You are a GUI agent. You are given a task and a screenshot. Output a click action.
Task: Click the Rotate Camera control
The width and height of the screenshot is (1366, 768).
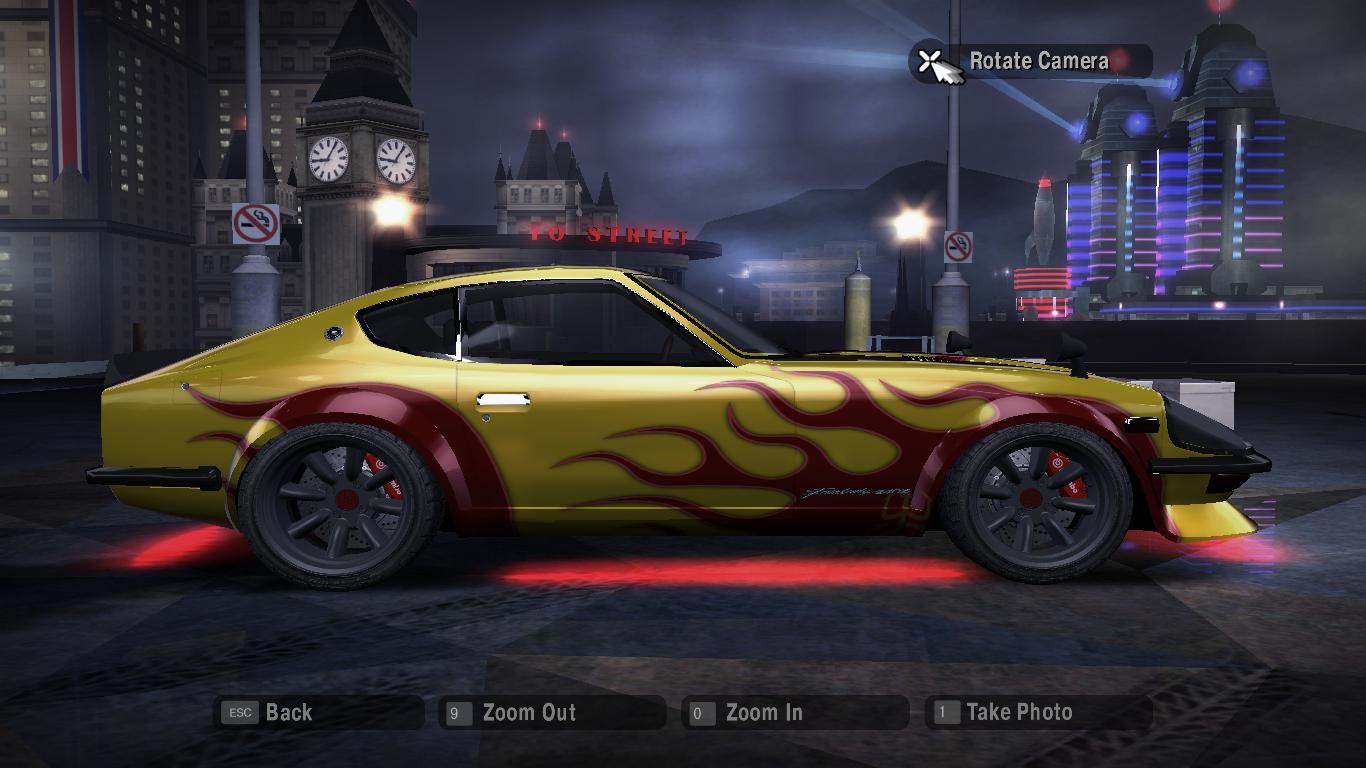pyautogui.click(x=1037, y=61)
